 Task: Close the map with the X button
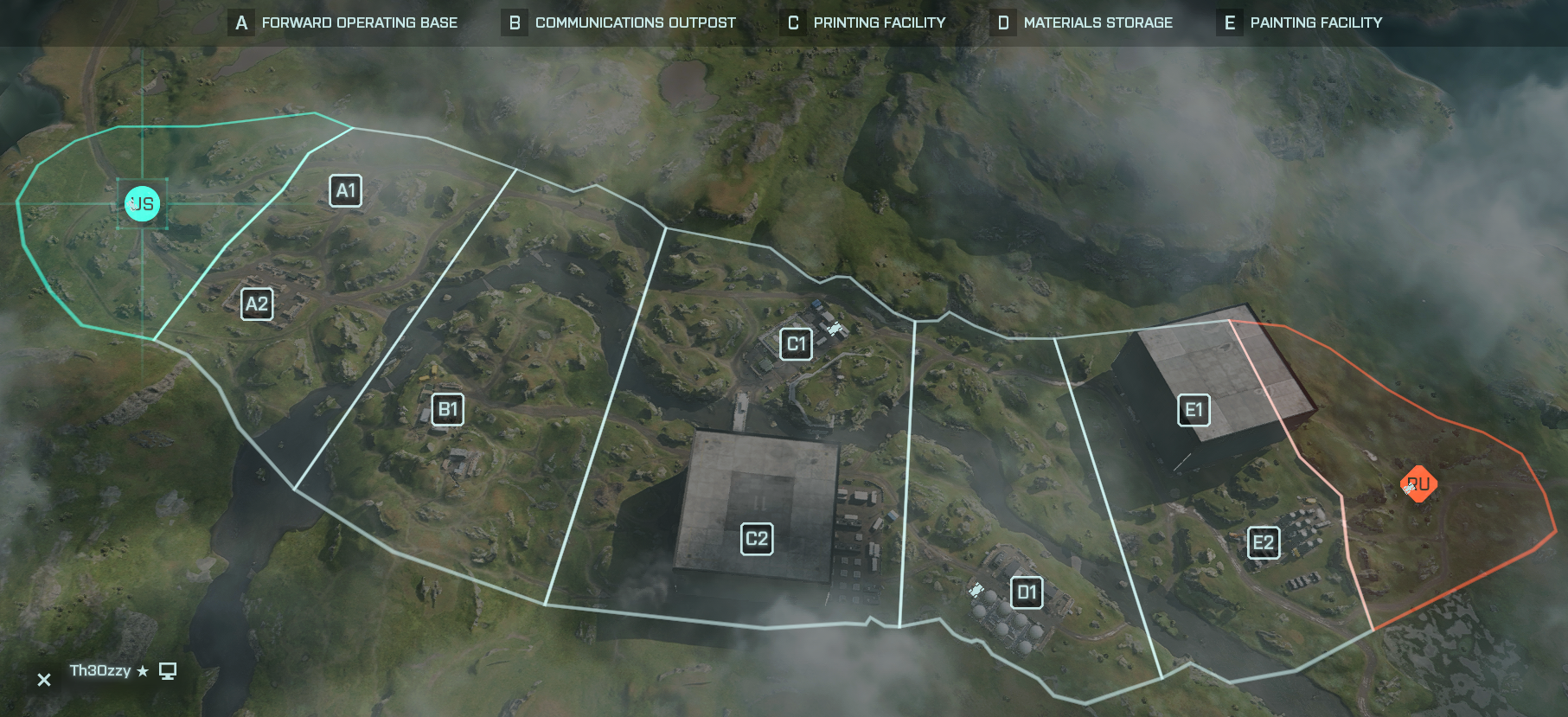(42, 679)
